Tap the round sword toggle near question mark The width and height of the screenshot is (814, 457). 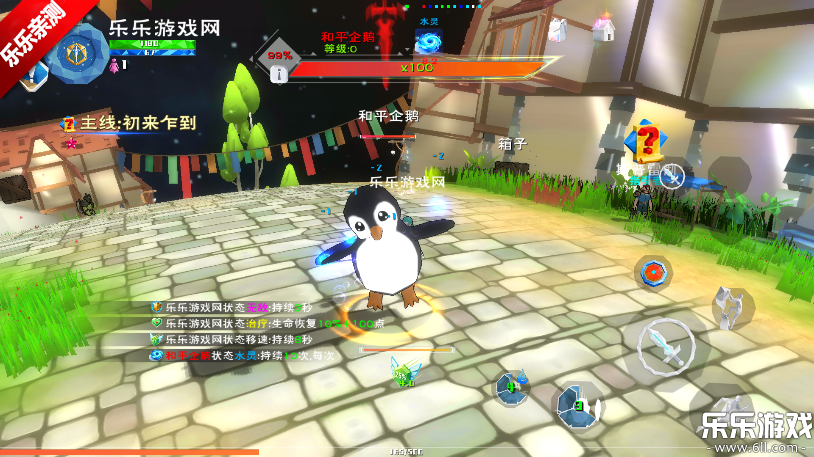click(673, 177)
